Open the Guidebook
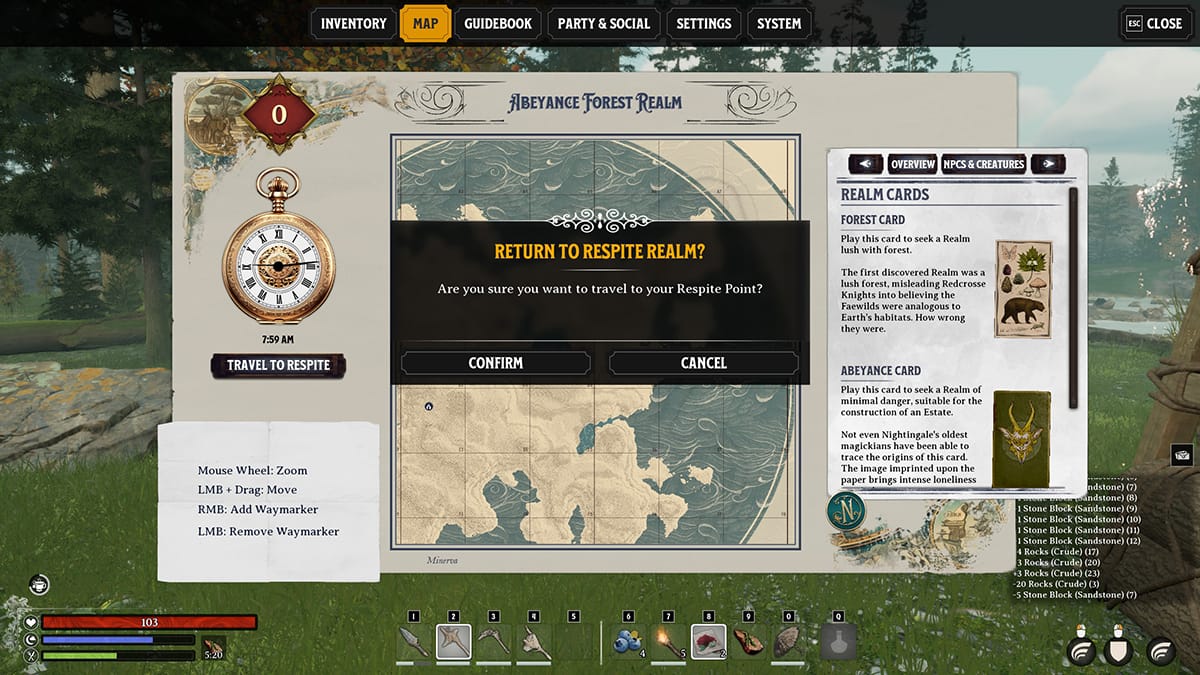Image resolution: width=1200 pixels, height=675 pixels. [x=498, y=24]
